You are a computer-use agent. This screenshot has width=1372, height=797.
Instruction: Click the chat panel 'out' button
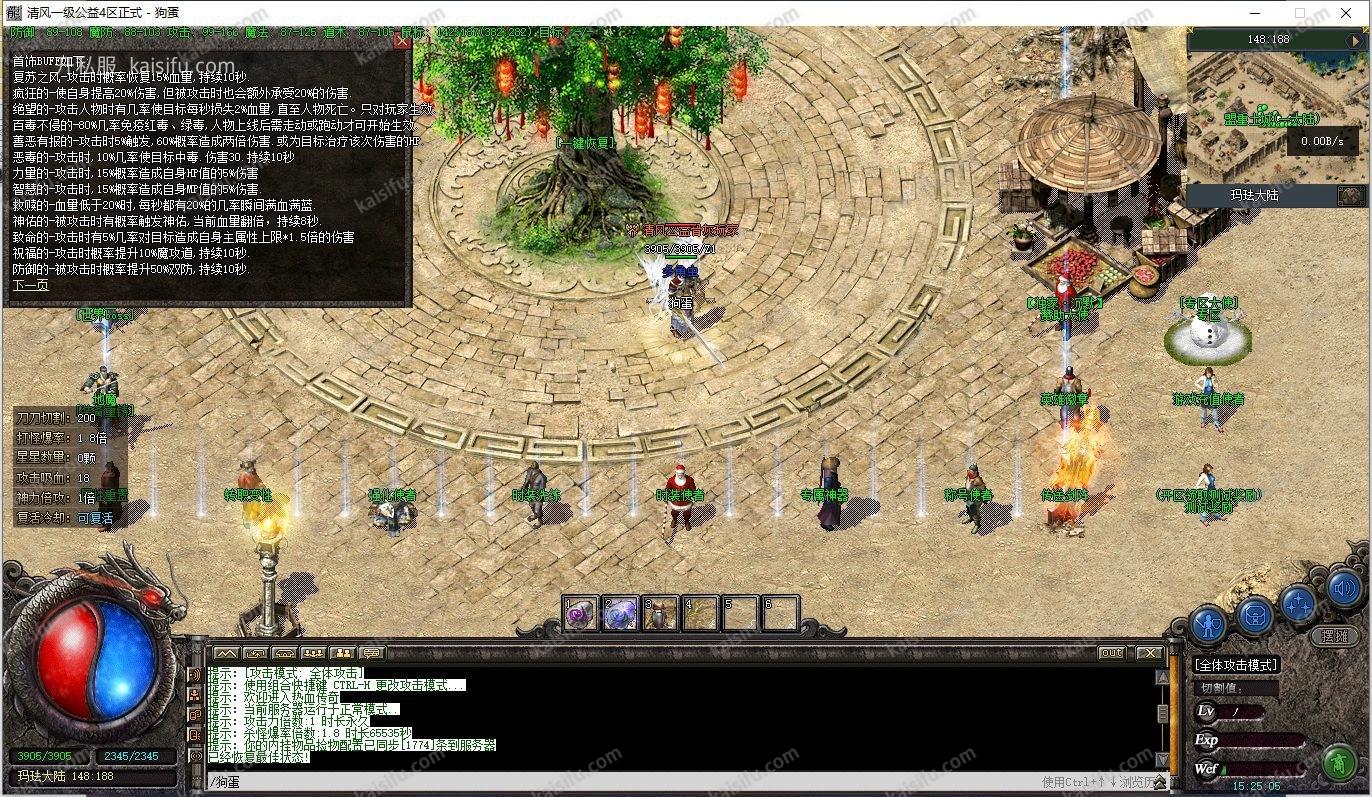point(1111,653)
